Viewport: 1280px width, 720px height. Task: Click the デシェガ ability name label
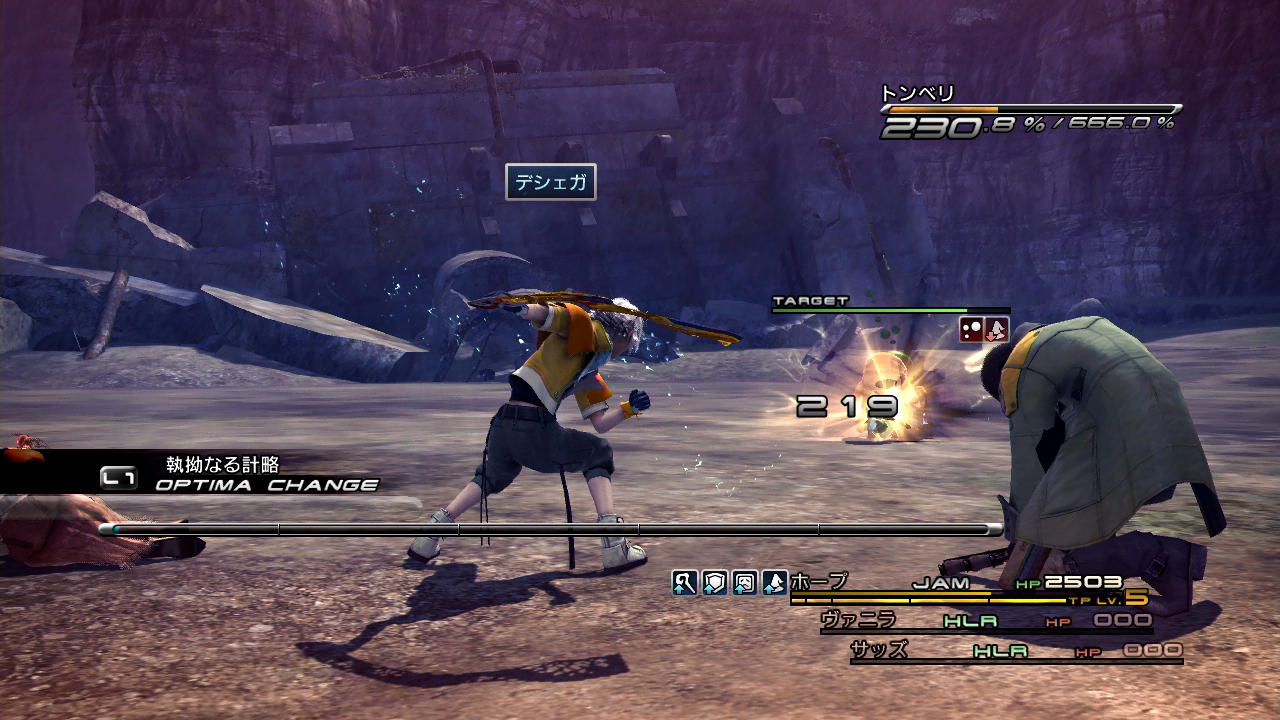[x=550, y=182]
